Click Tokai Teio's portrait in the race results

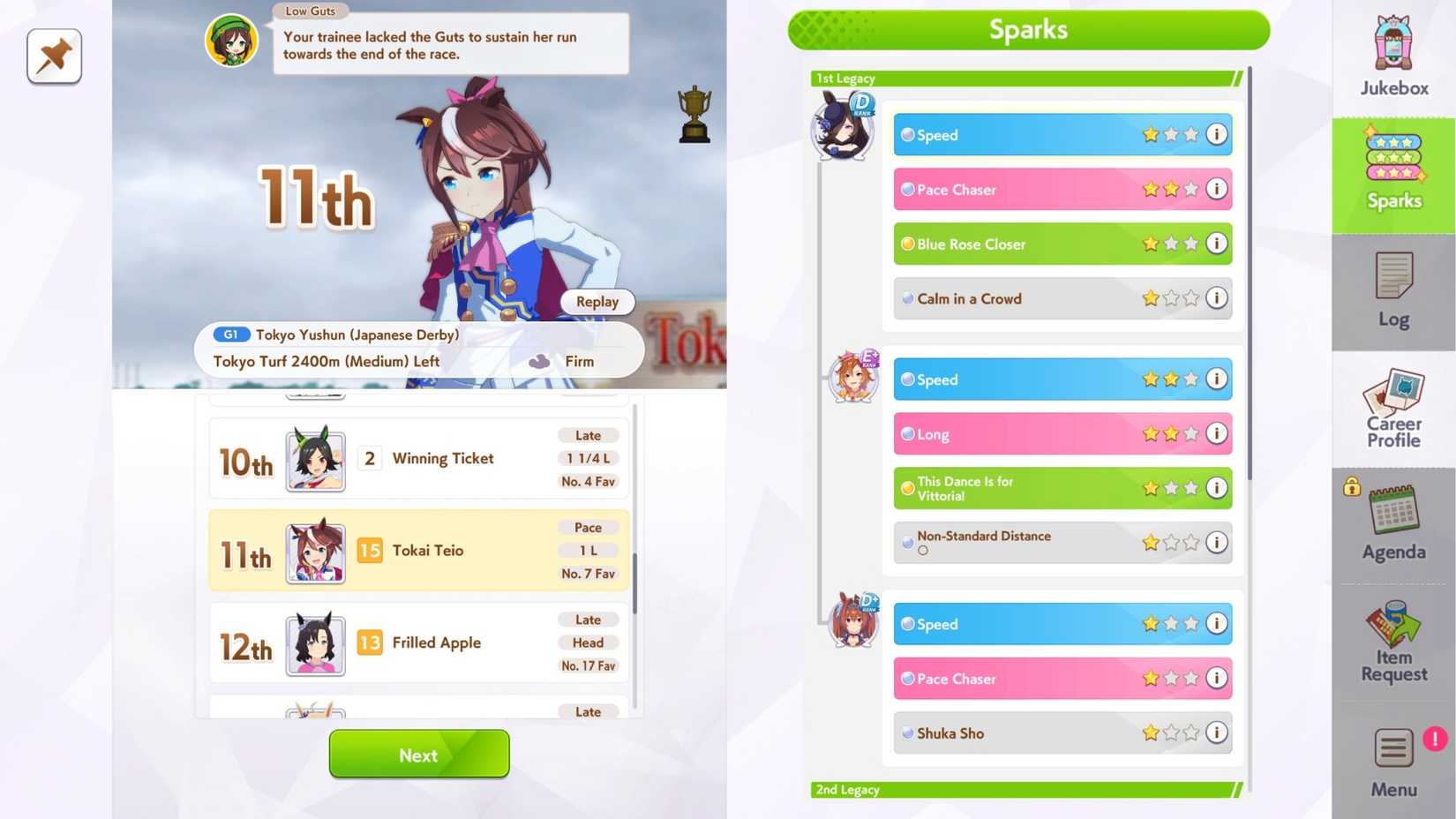pos(315,551)
